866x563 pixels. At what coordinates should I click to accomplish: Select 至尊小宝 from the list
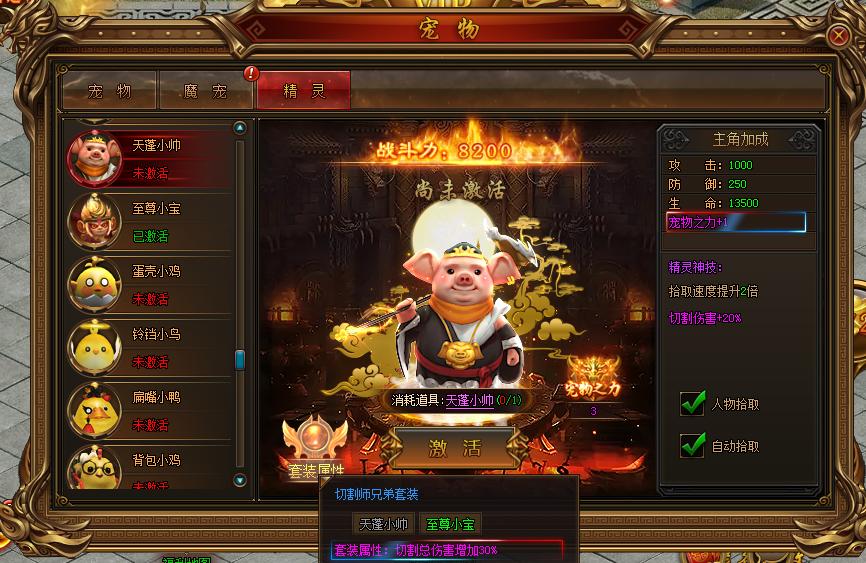point(150,221)
